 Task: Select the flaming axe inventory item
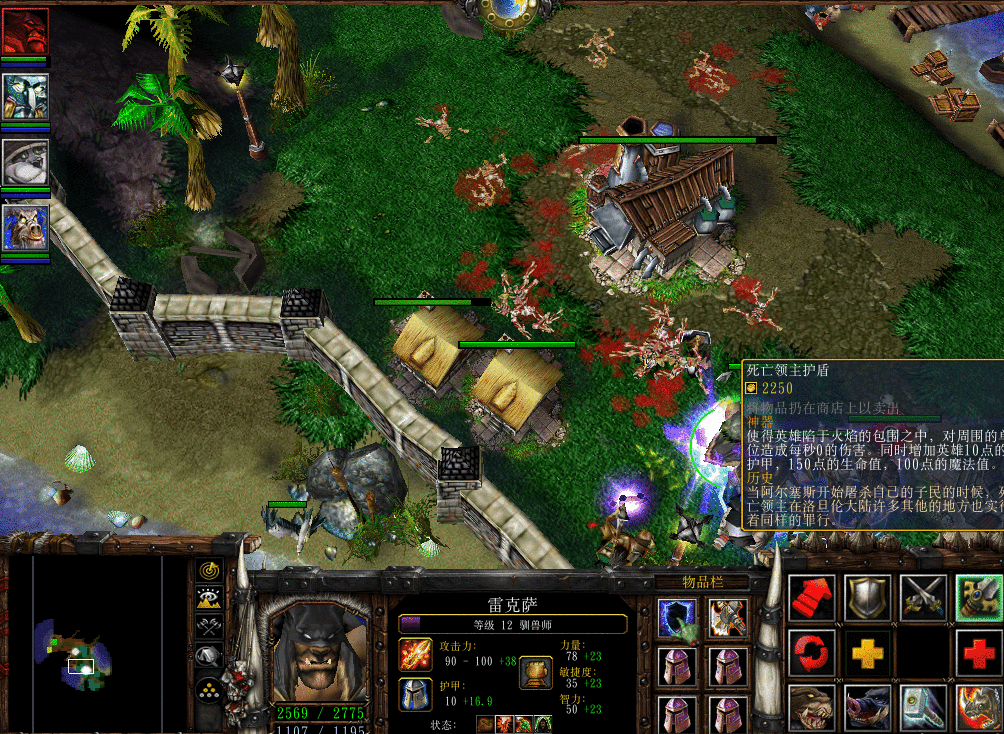pos(728,619)
